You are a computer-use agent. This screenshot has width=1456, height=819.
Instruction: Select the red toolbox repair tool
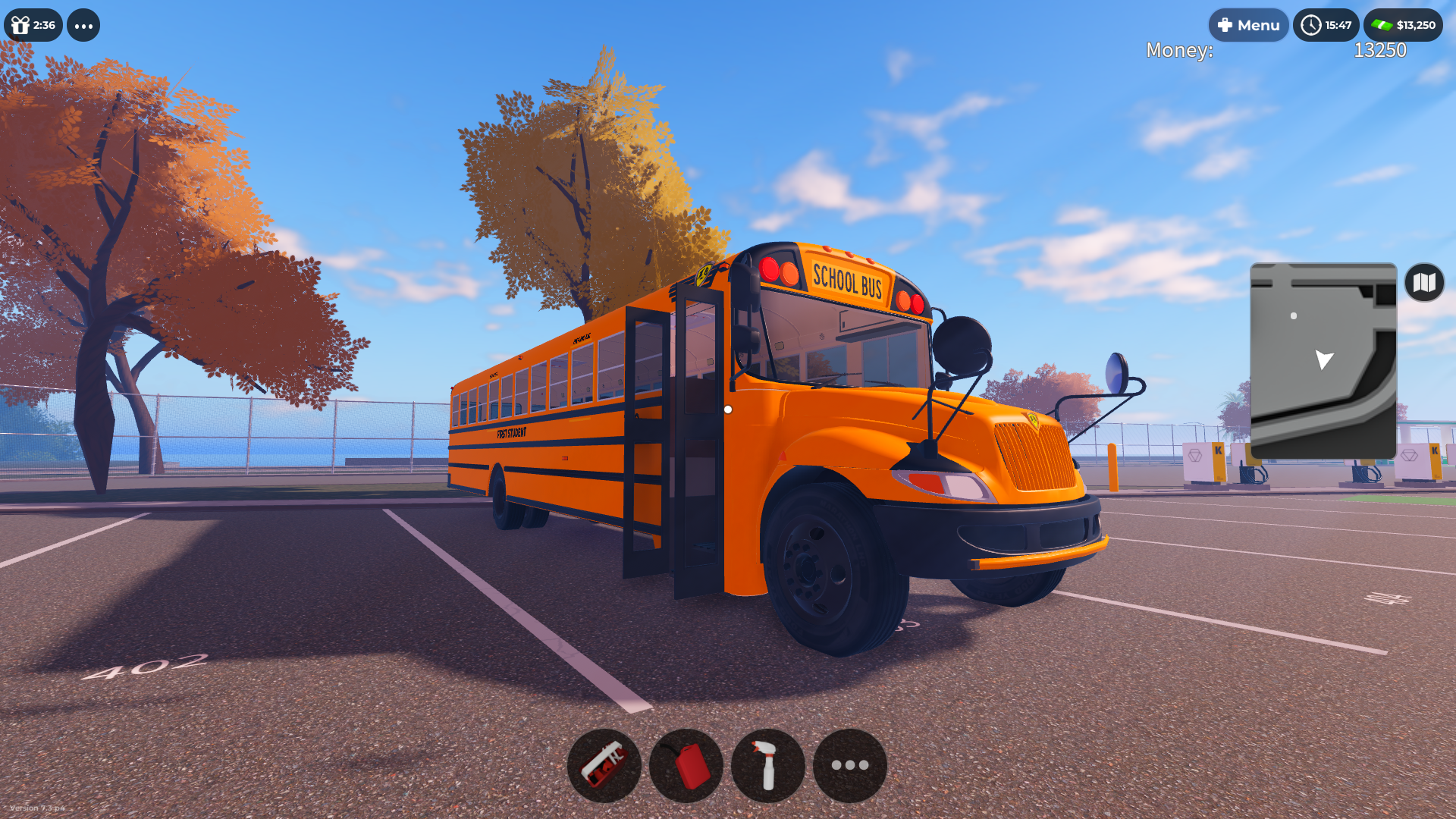605,765
